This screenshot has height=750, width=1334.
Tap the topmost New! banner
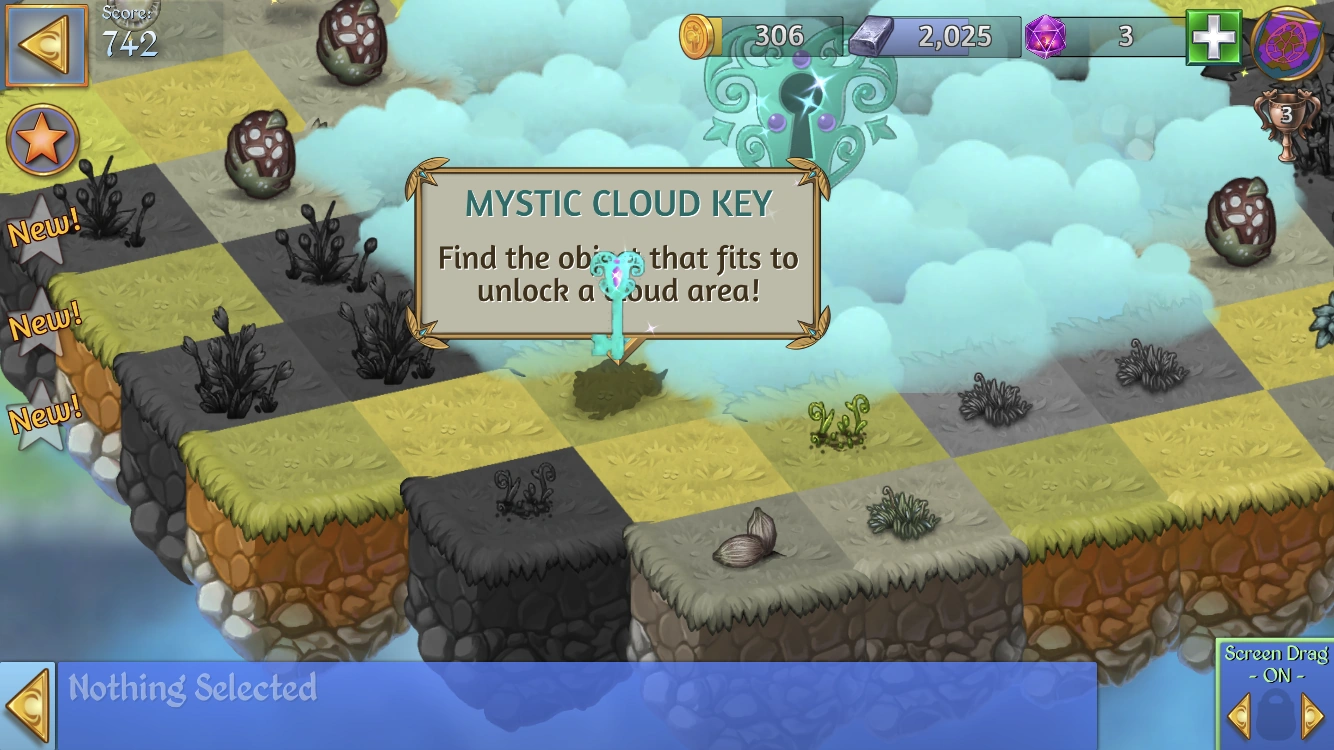[x=44, y=227]
